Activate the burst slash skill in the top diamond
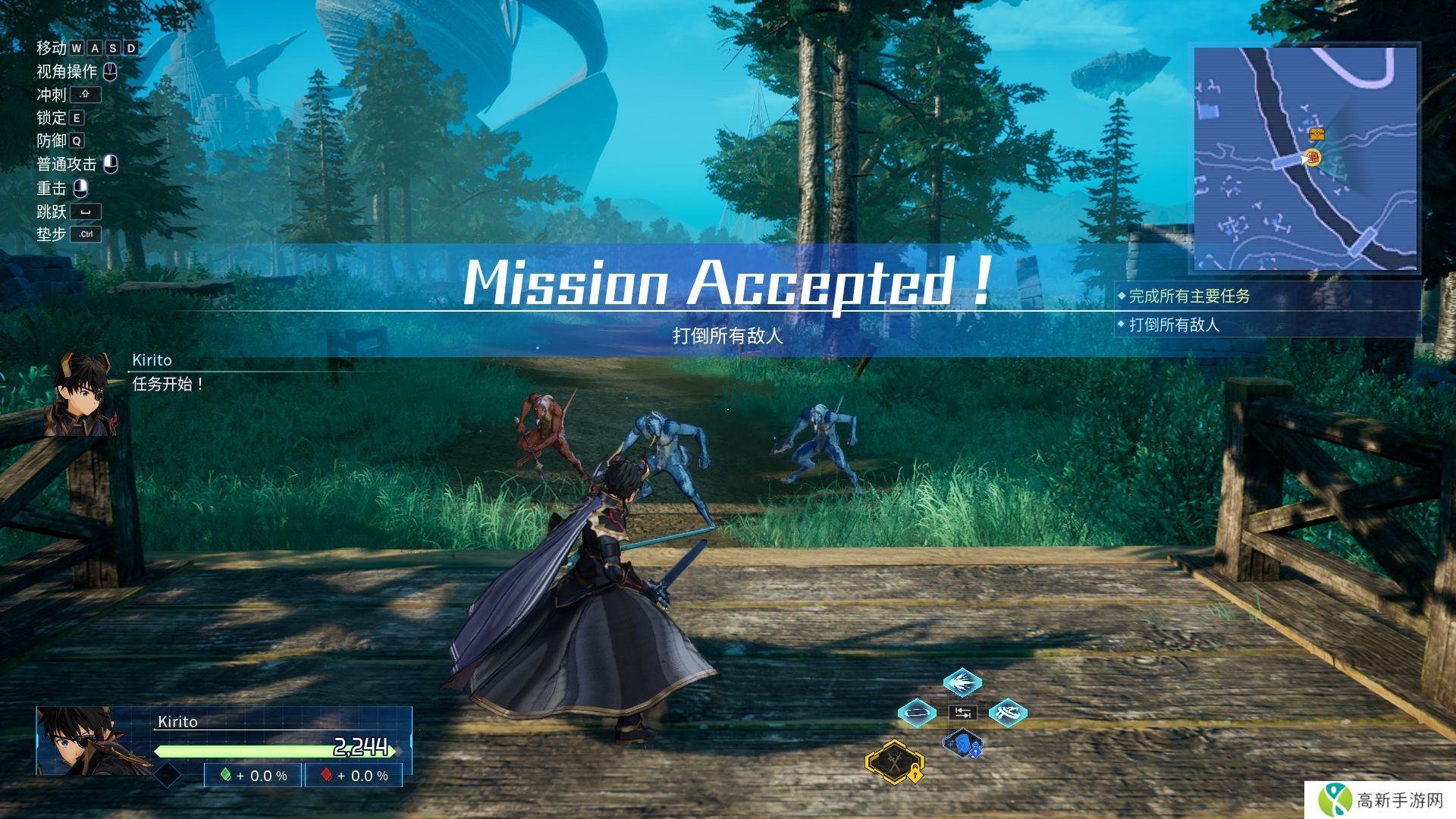Viewport: 1456px width, 819px height. 962,682
